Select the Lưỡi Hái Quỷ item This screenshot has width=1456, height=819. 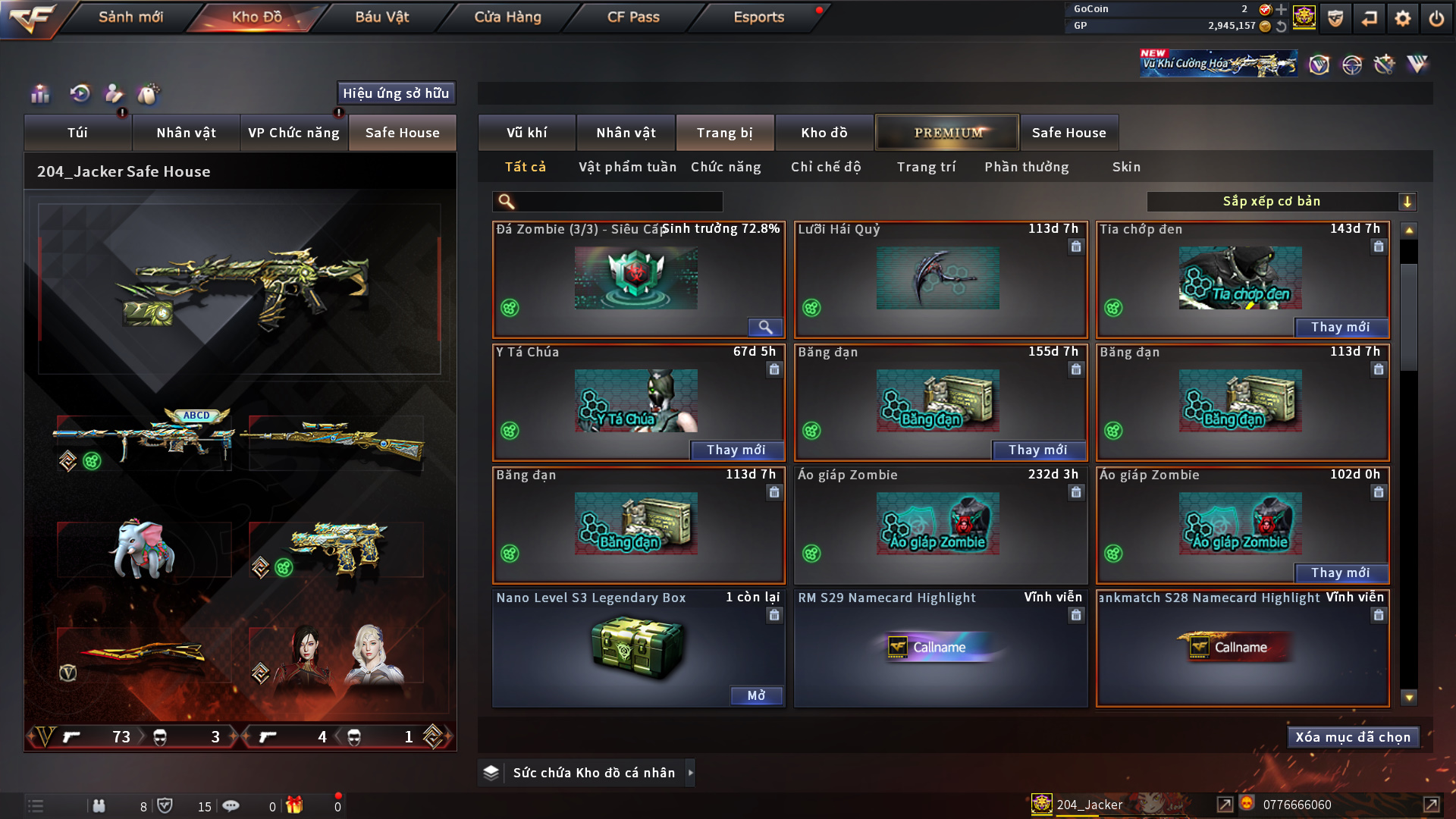point(940,279)
